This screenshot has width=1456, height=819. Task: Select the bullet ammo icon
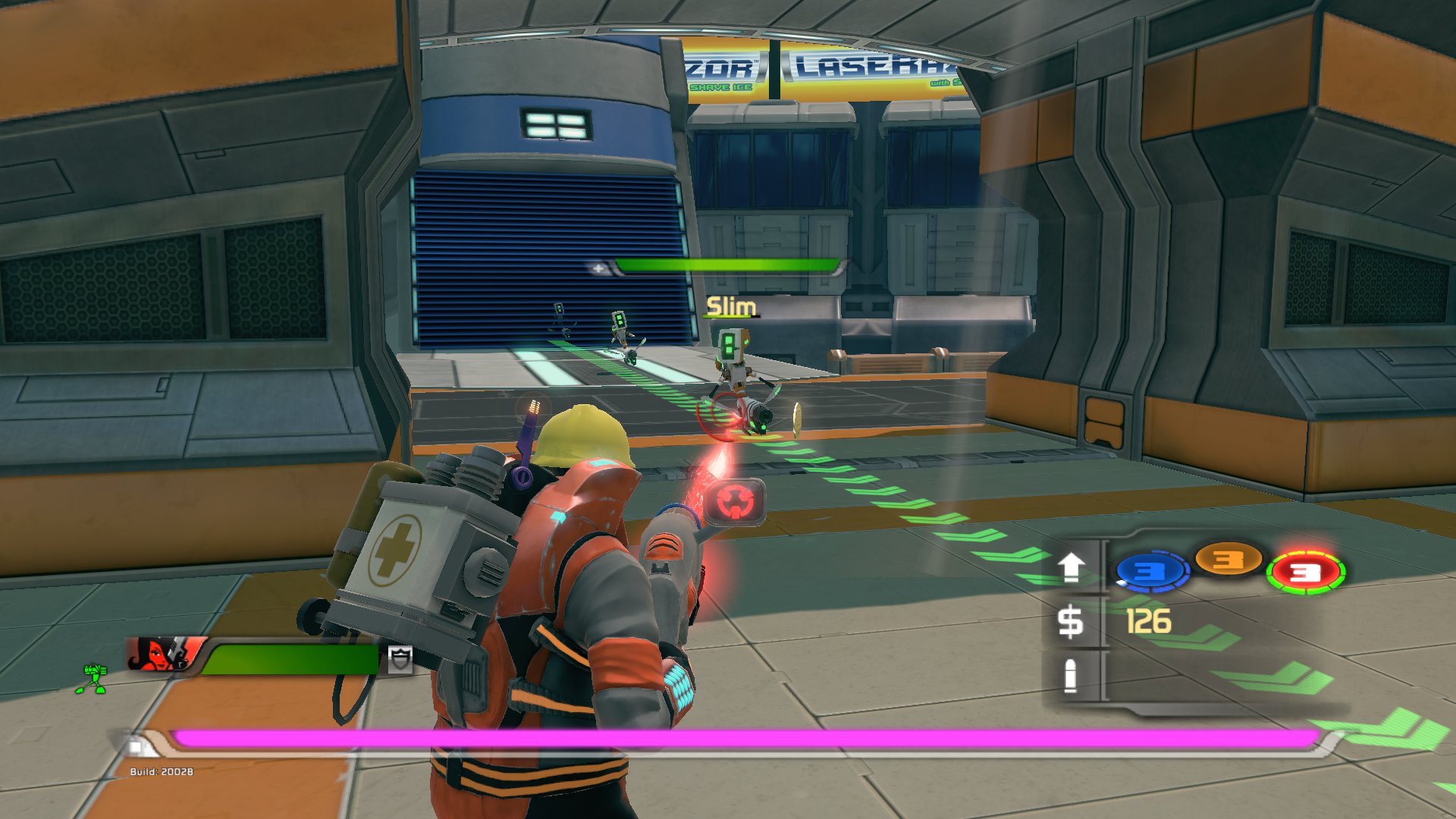pyautogui.click(x=1070, y=675)
